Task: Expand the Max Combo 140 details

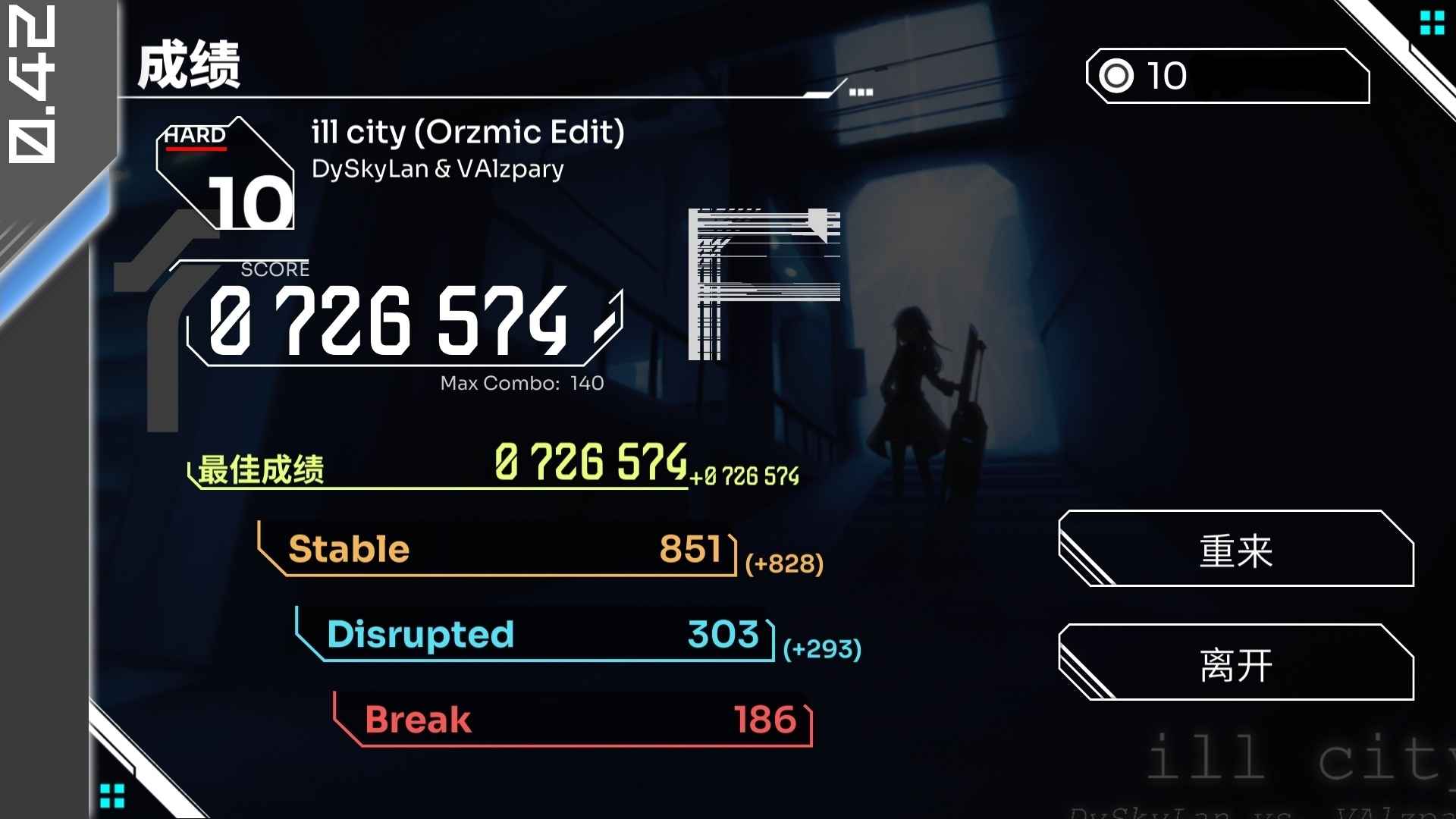Action: (521, 383)
